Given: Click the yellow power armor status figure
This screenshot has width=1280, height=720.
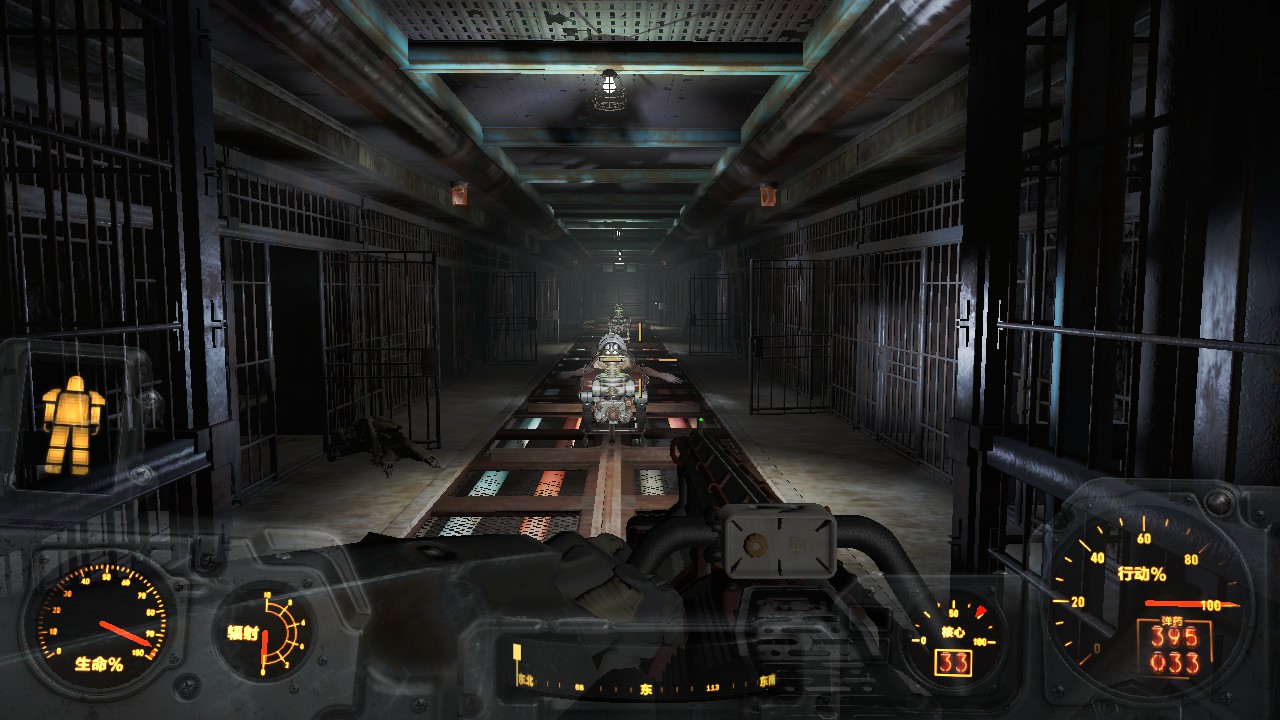Looking at the screenshot, I should tap(71, 424).
